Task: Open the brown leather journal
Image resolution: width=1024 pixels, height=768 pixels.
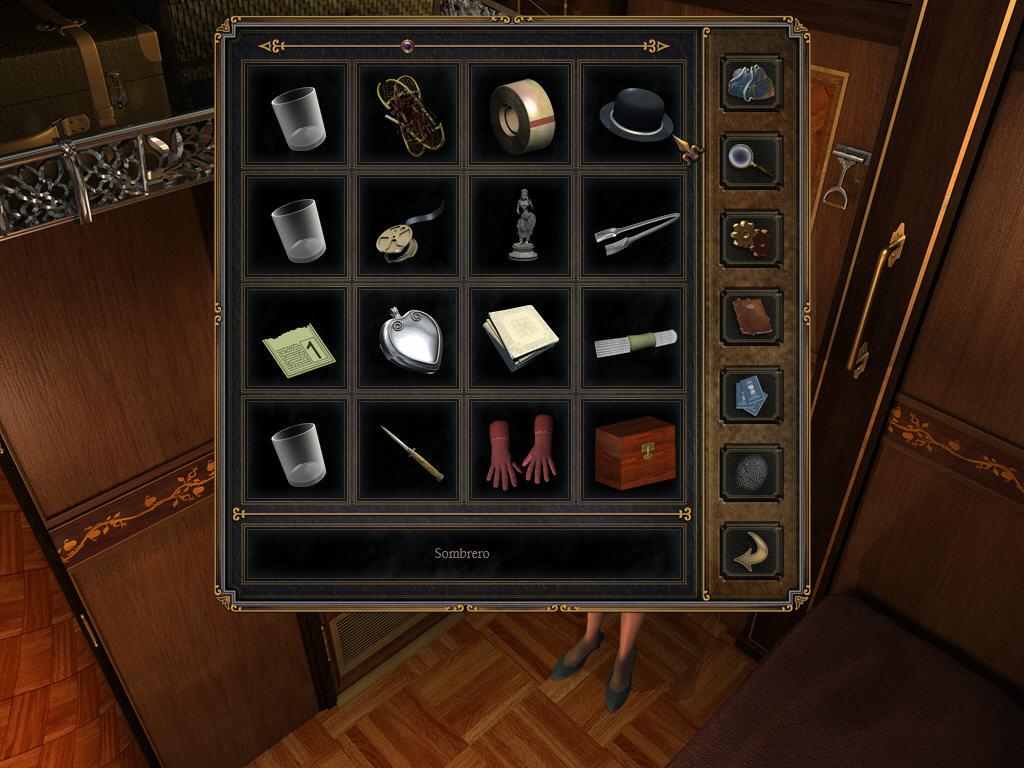Action: pyautogui.click(x=751, y=317)
